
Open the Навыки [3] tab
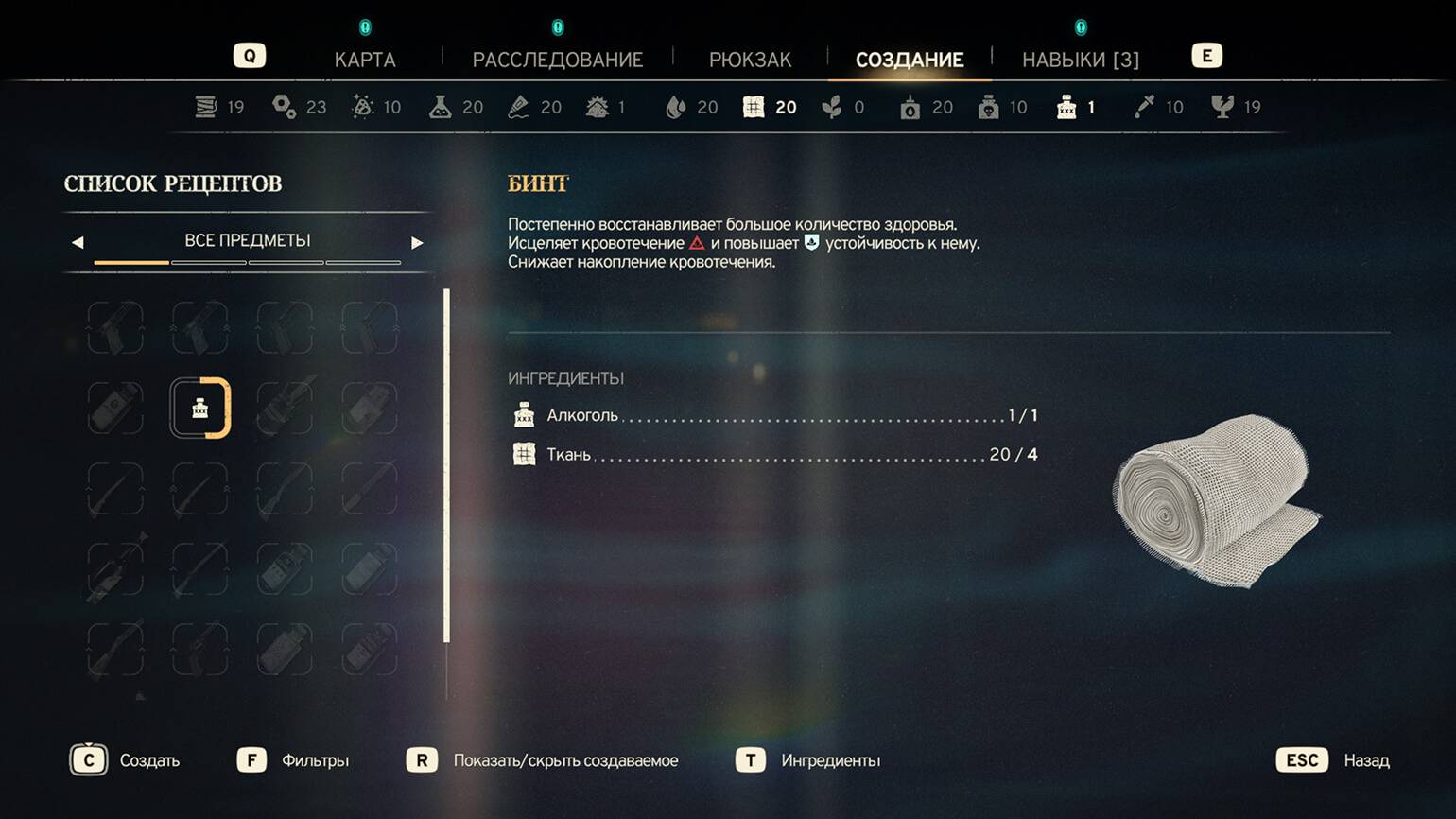[1080, 60]
